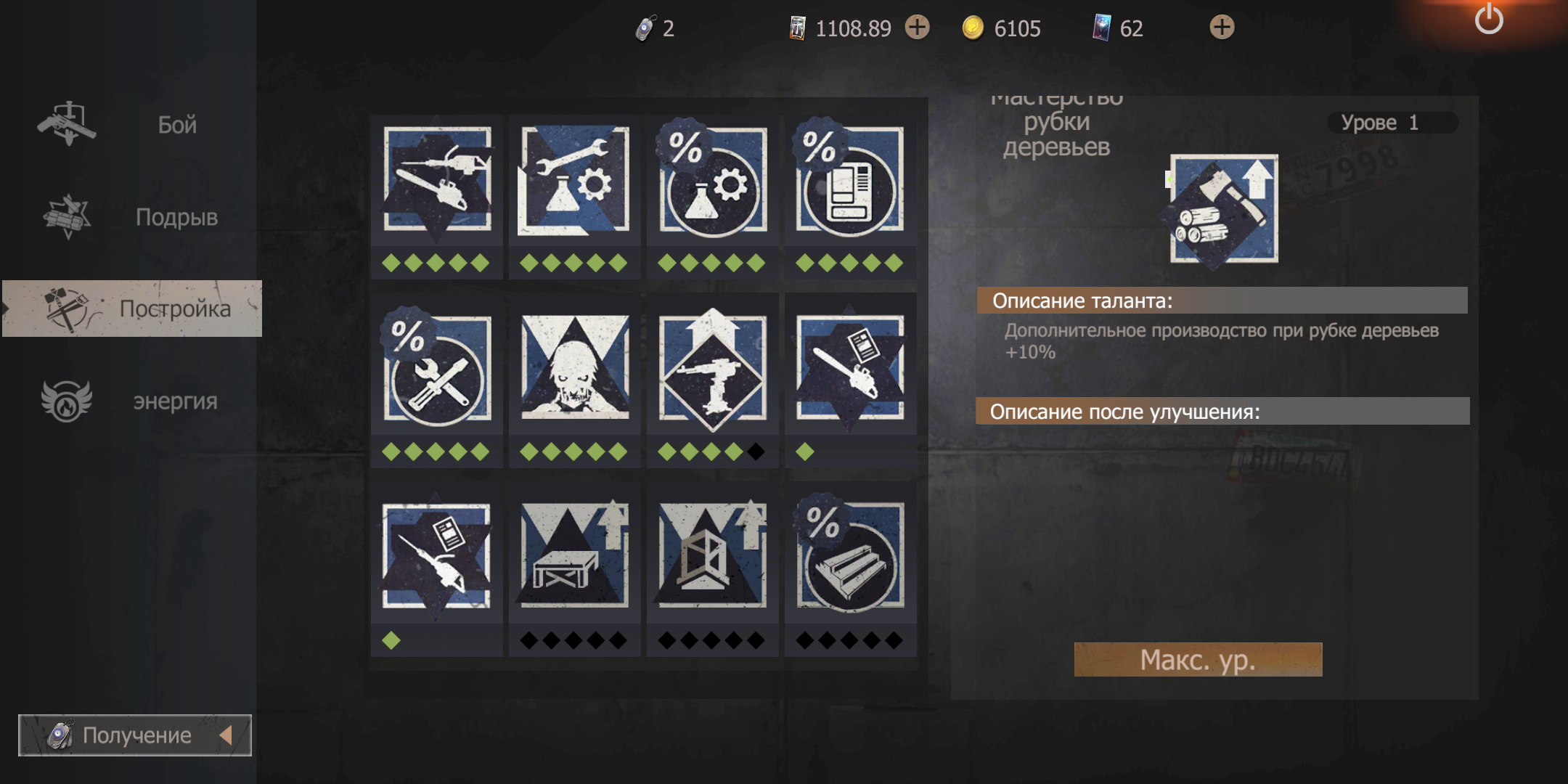
Task: Select the workbench table upgrade talent
Action: coord(574,557)
